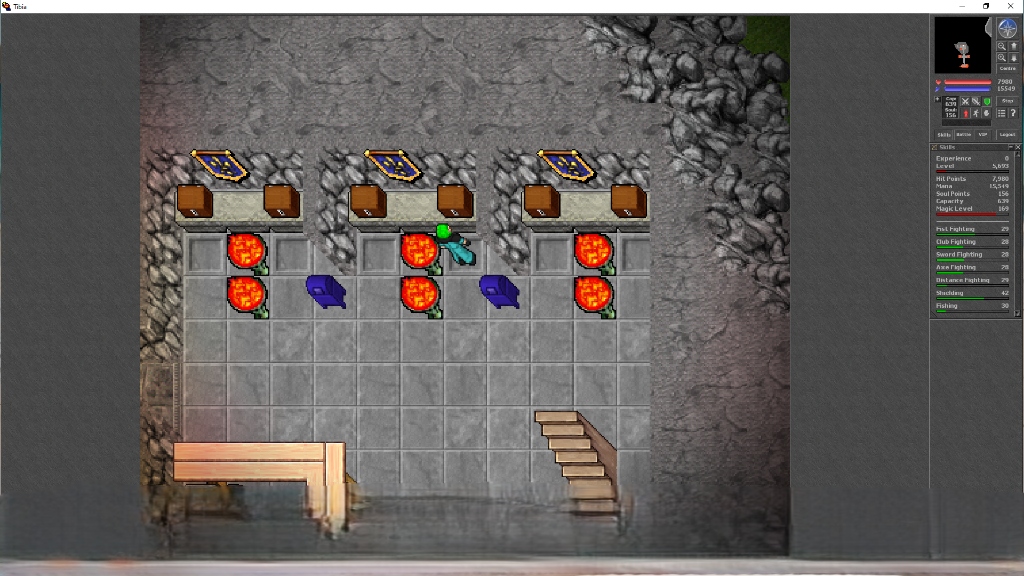
Task: Click the compass rose on the minimap
Action: point(1007,29)
